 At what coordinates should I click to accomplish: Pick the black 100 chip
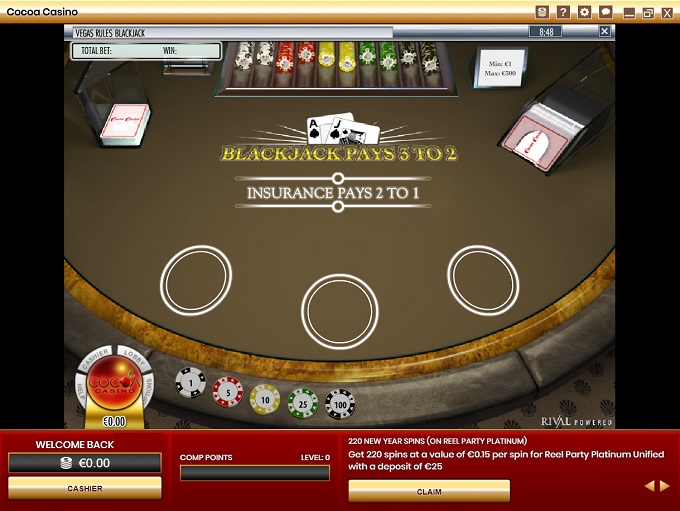(x=339, y=403)
